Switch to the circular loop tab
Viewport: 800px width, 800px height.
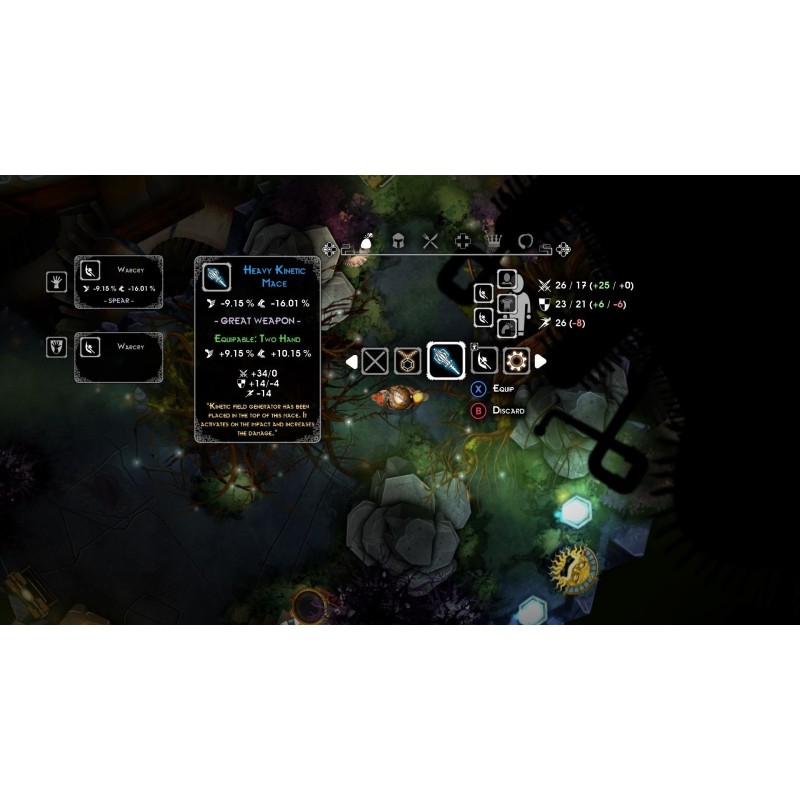click(x=526, y=241)
